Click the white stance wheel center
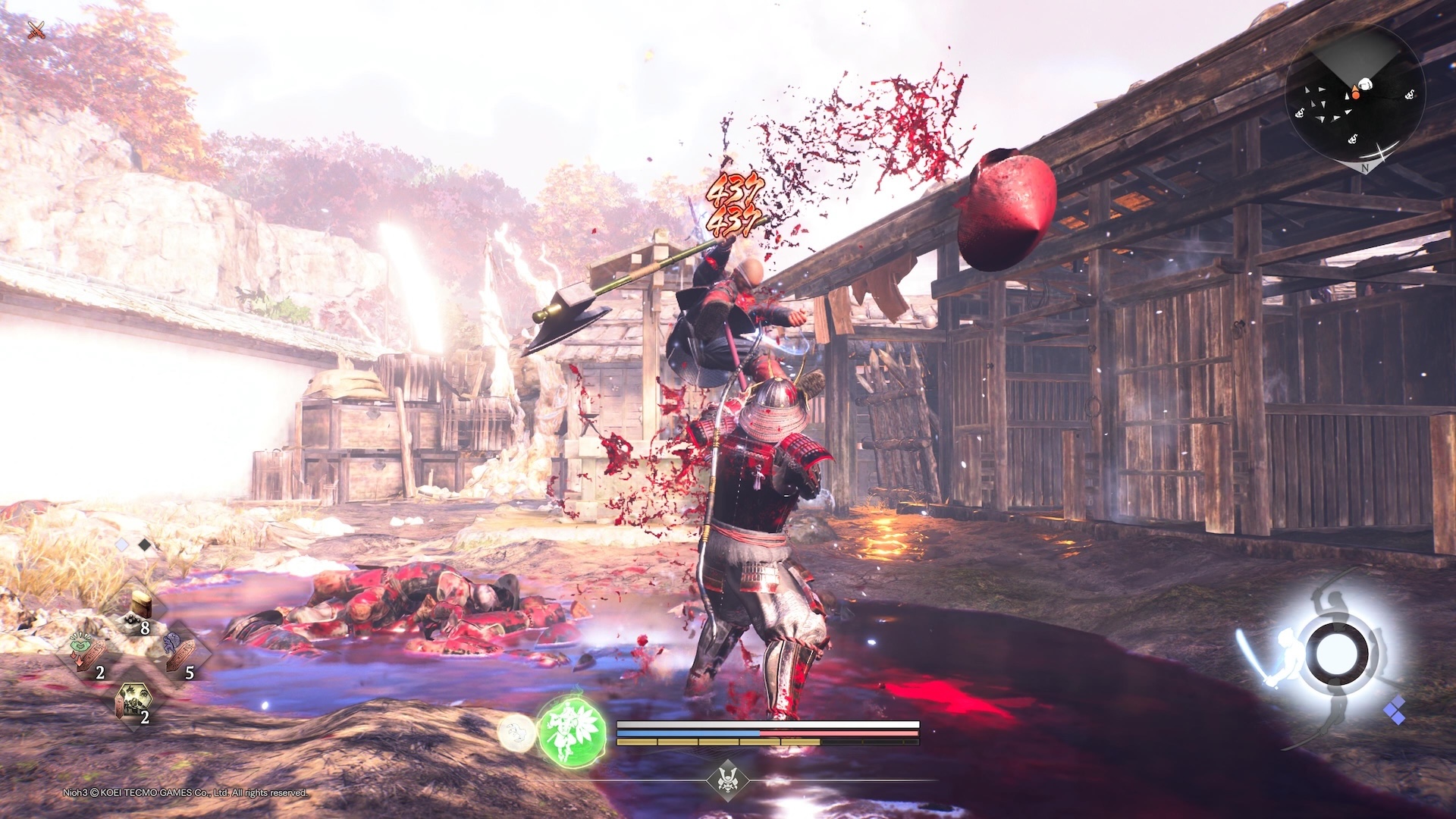The width and height of the screenshot is (1456, 819). coord(1335,653)
